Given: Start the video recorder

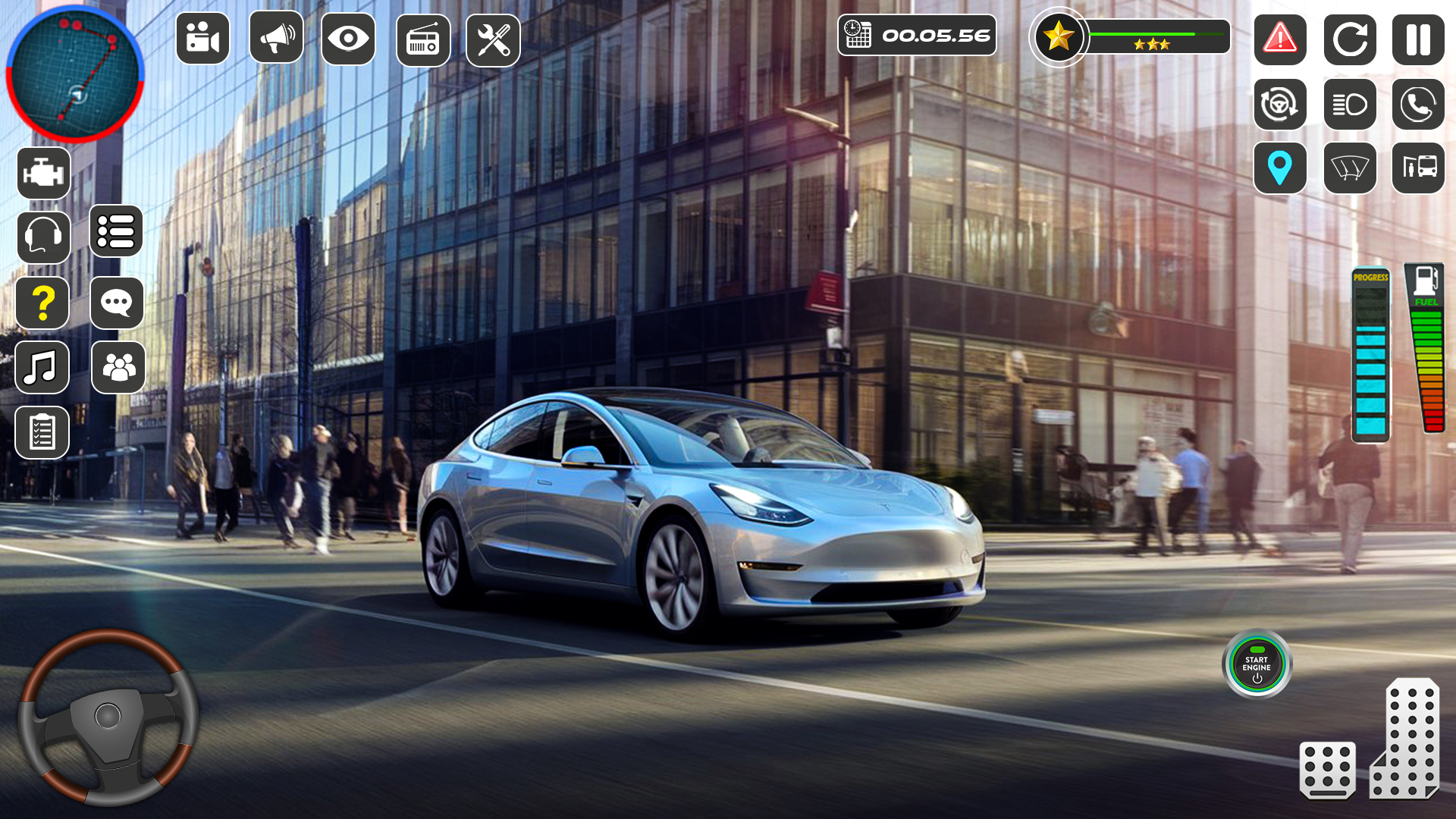Looking at the screenshot, I should (203, 39).
